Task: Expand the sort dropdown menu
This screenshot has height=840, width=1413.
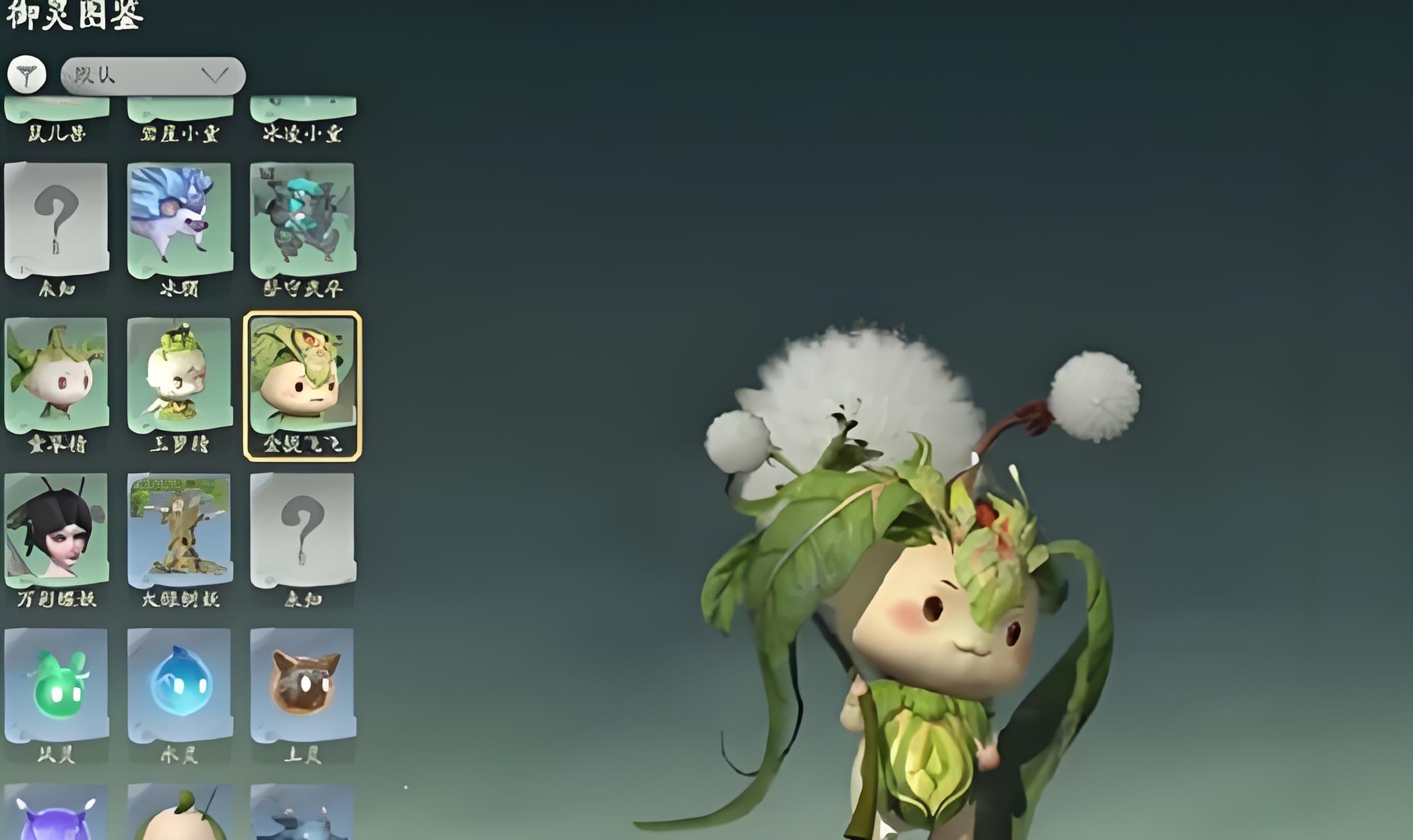Action: (x=153, y=76)
